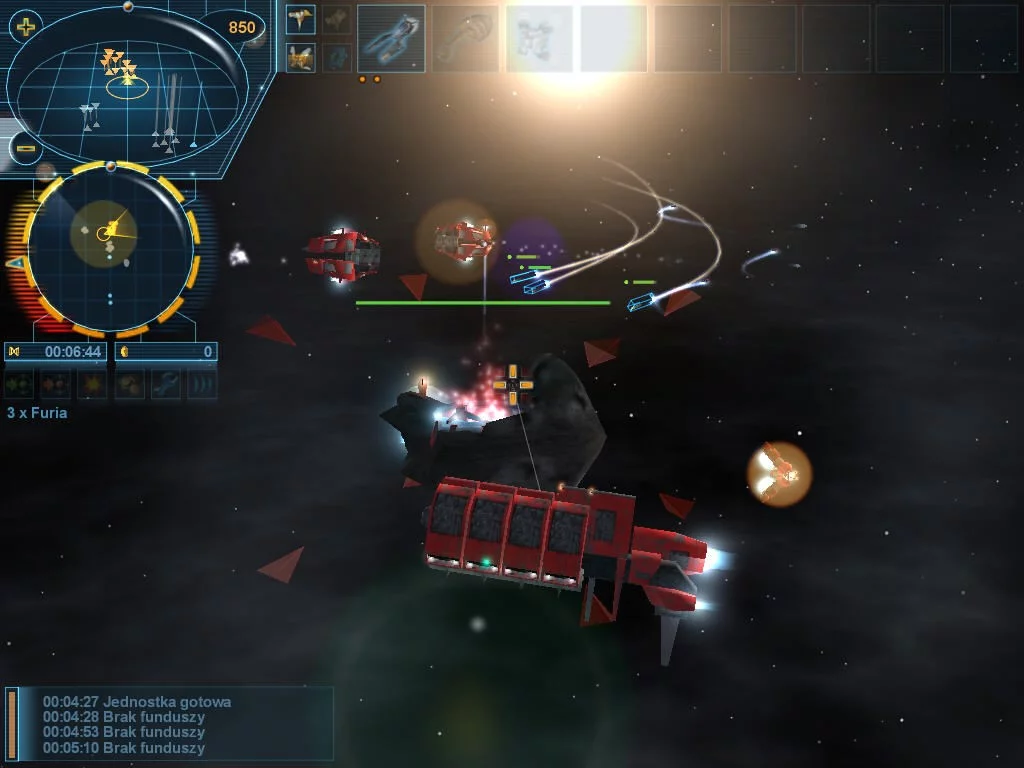Click the circular sector minimap
The height and width of the screenshot is (768, 1024).
[x=109, y=248]
